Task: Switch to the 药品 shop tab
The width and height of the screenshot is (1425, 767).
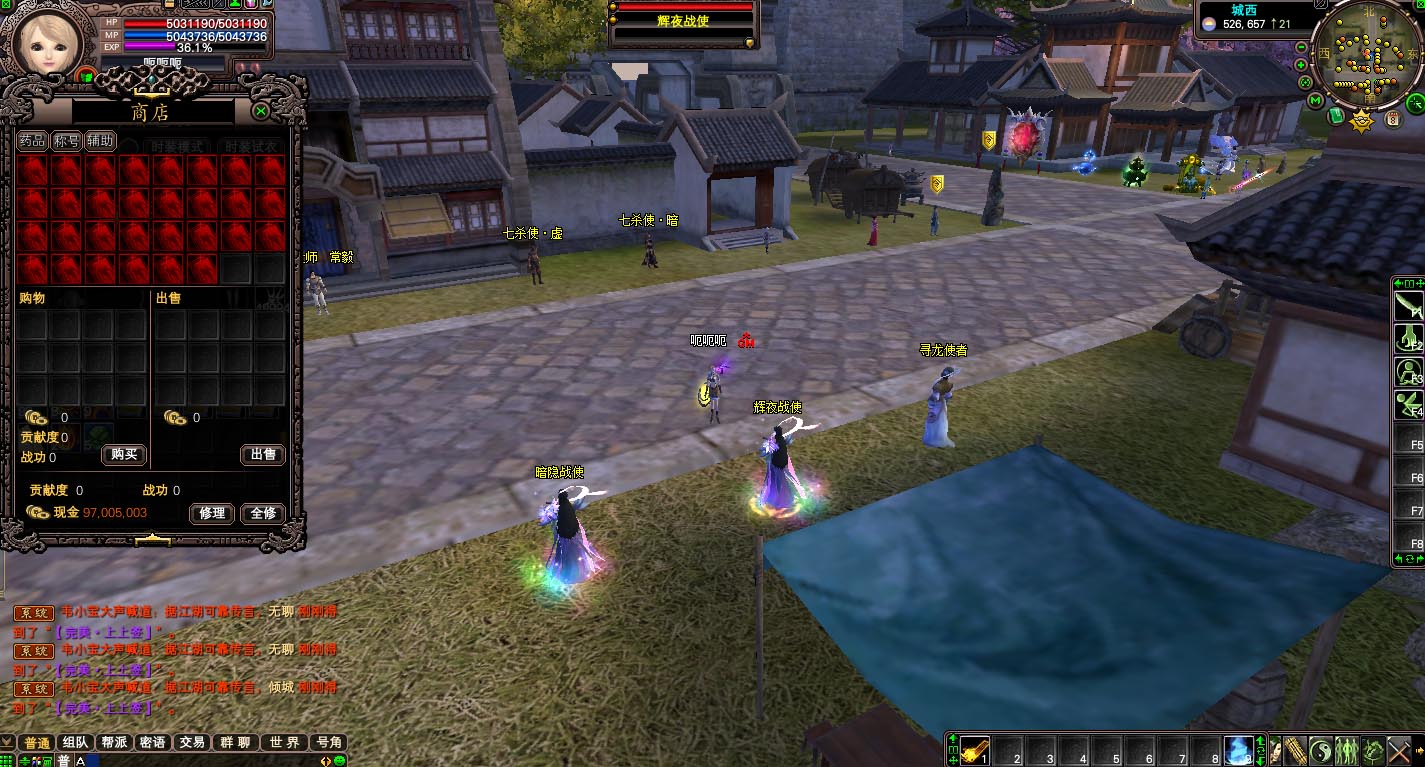Action: (33, 142)
